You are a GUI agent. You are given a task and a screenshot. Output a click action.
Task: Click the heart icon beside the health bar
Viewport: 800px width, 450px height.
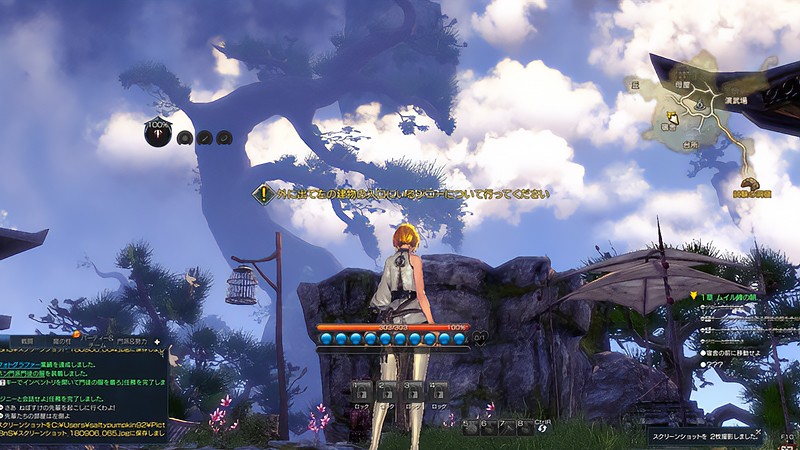(x=478, y=337)
